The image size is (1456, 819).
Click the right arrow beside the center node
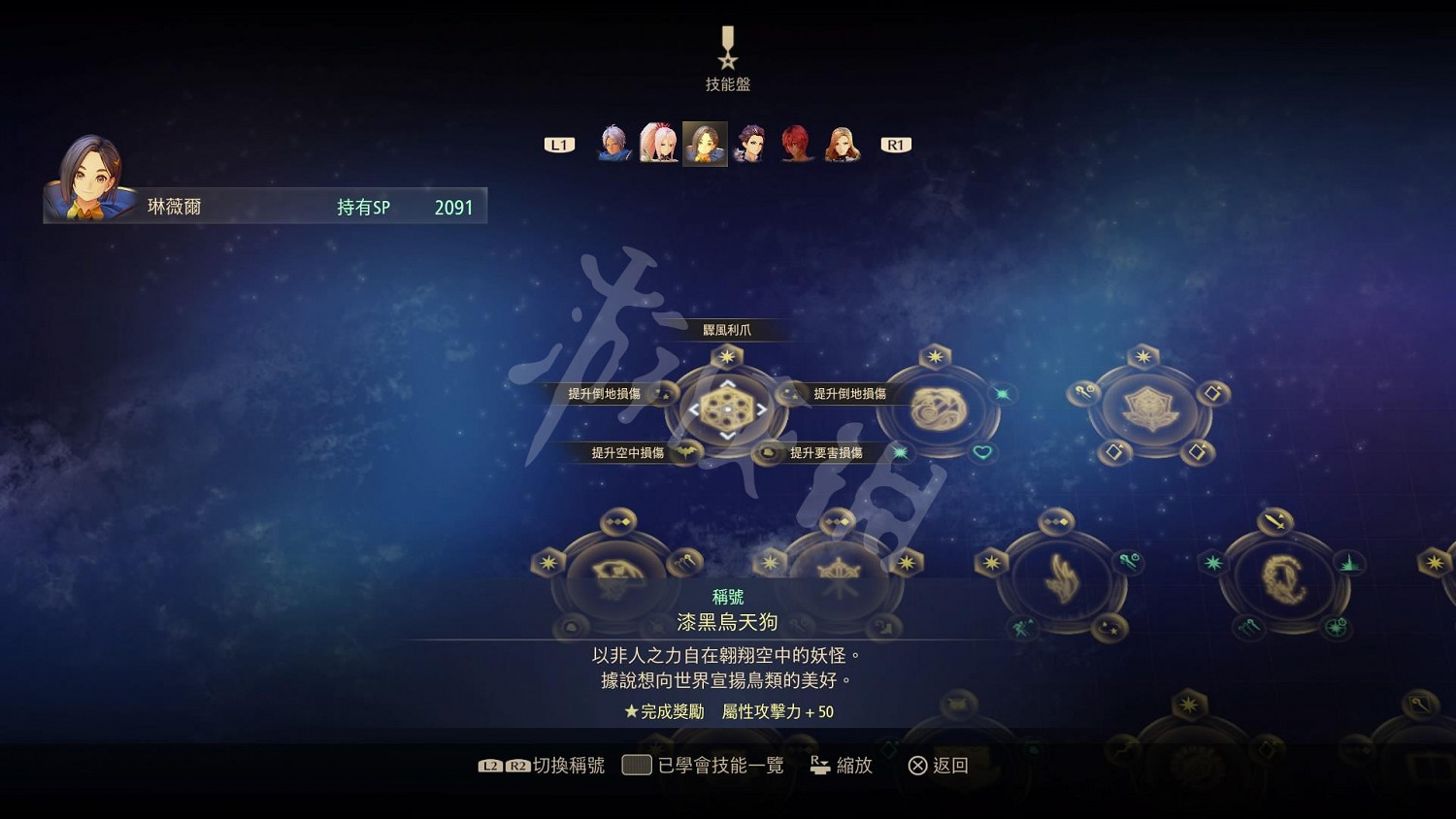(x=762, y=409)
